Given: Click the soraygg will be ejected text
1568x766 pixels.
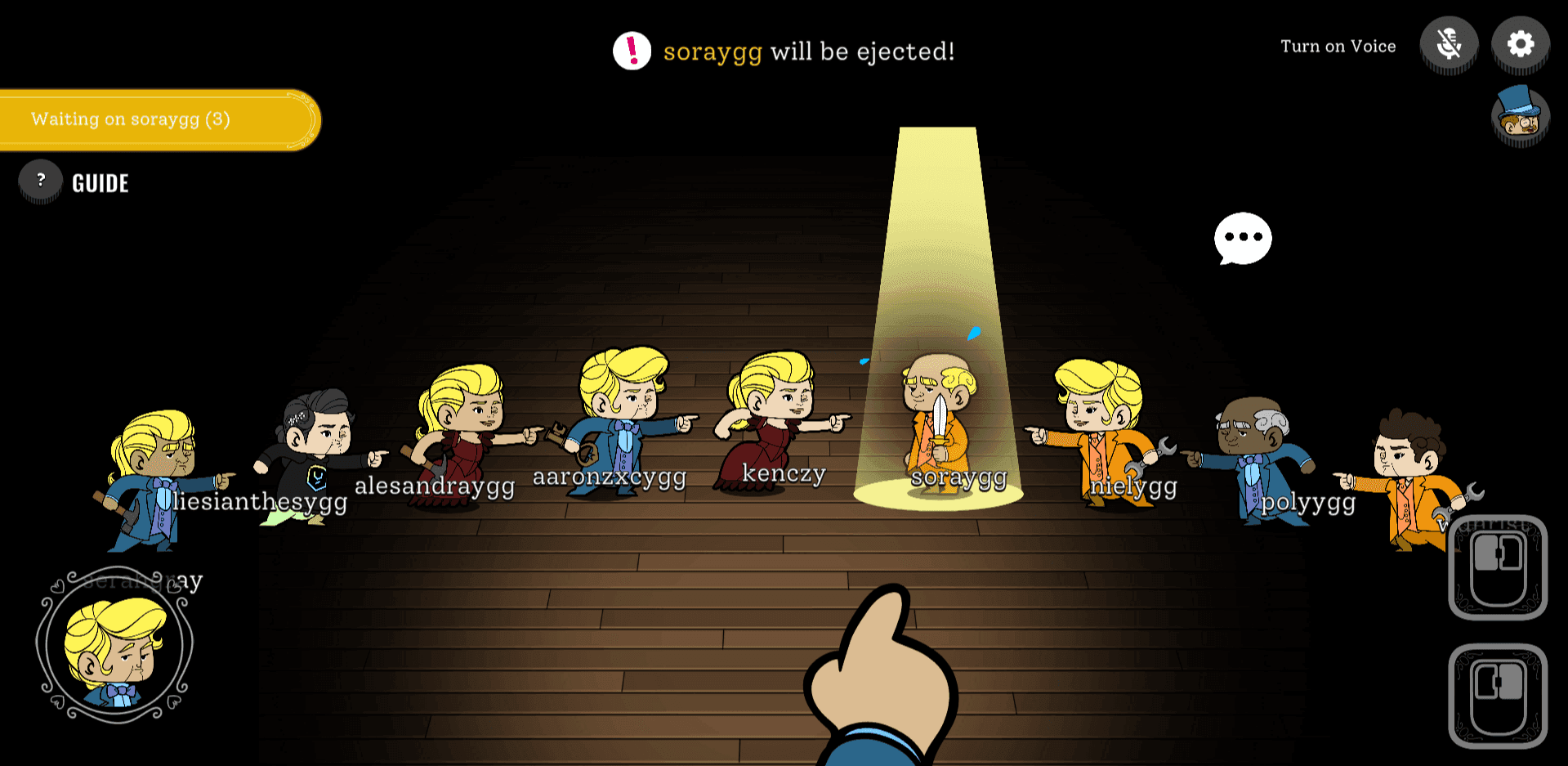Looking at the screenshot, I should click(809, 52).
